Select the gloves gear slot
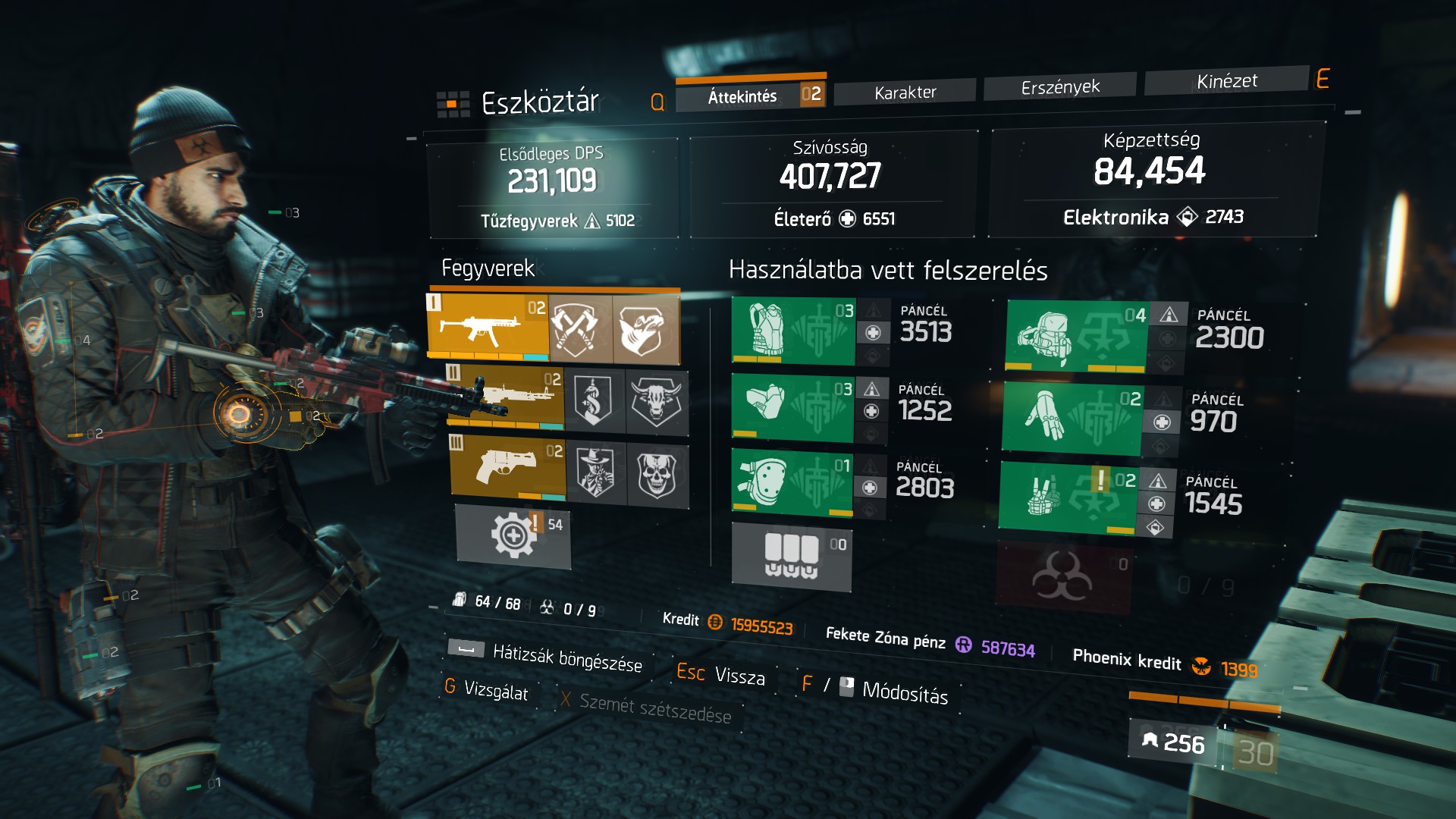 point(1071,418)
